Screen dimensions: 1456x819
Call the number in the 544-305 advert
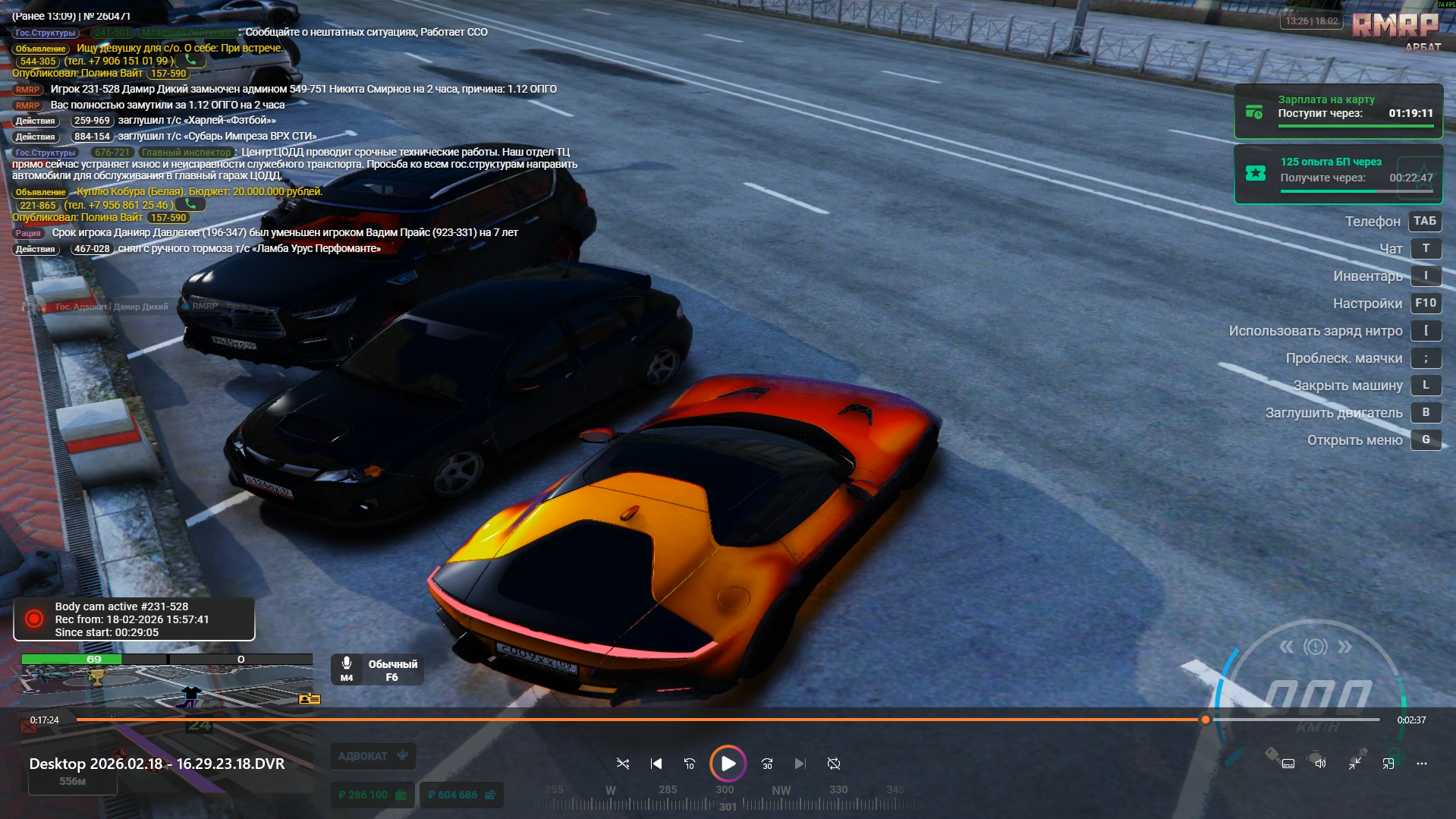point(190,60)
